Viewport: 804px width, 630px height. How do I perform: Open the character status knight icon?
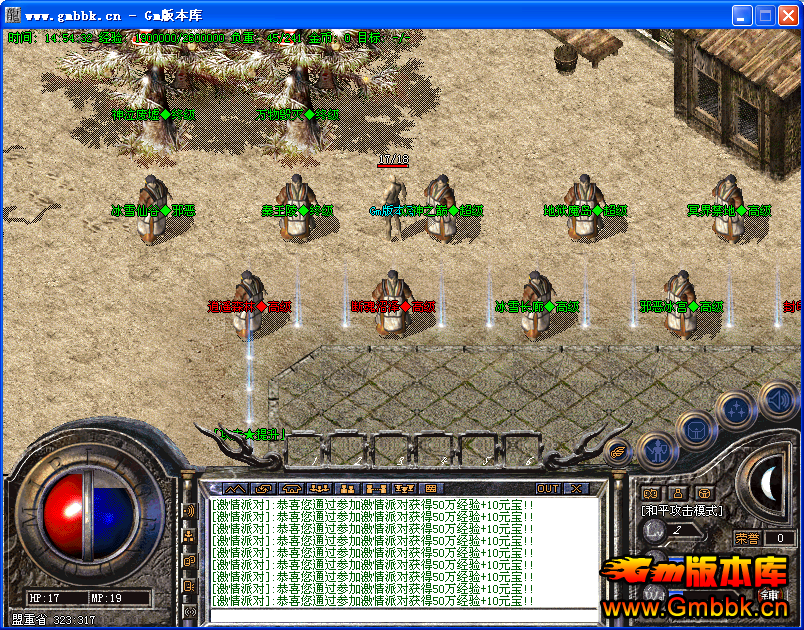pos(655,452)
